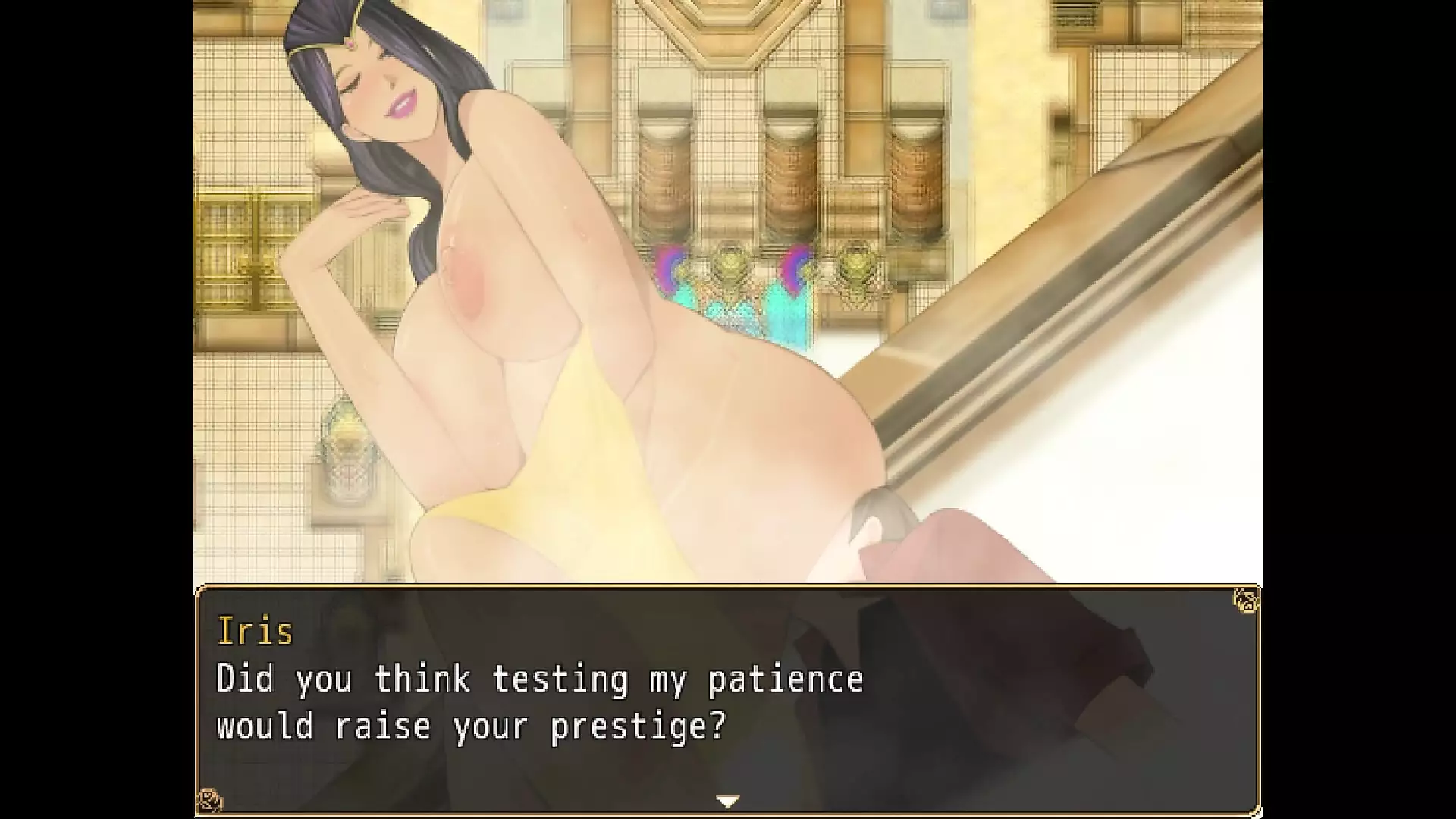Advance dialogue using the white continue arrow

pos(727,801)
